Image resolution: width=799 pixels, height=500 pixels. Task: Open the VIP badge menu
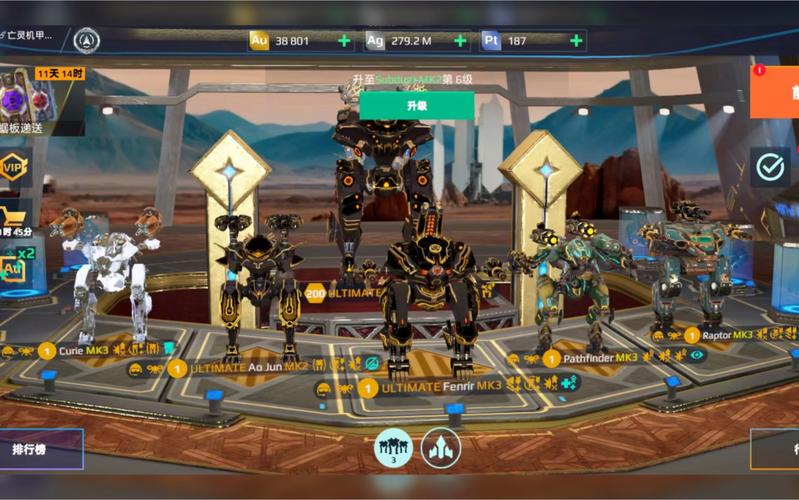click(x=13, y=168)
